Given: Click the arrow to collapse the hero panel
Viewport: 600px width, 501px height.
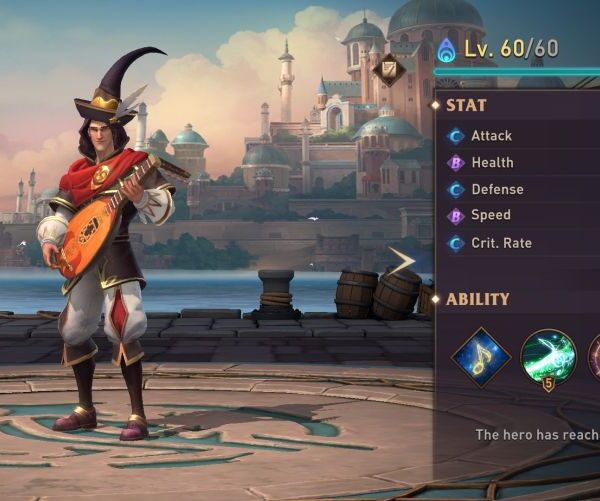Looking at the screenshot, I should coord(403,261).
